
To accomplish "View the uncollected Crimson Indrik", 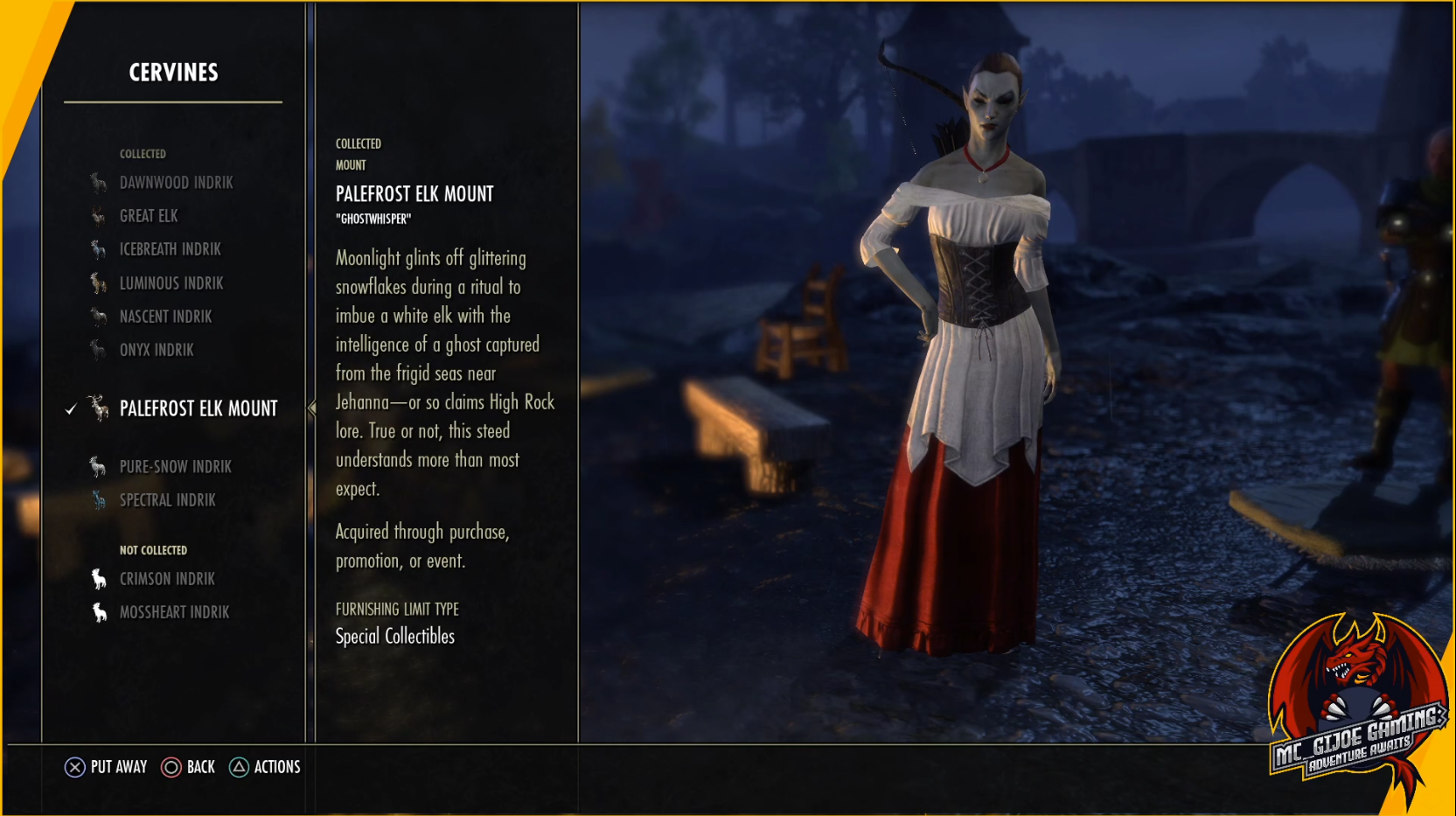I will (167, 579).
